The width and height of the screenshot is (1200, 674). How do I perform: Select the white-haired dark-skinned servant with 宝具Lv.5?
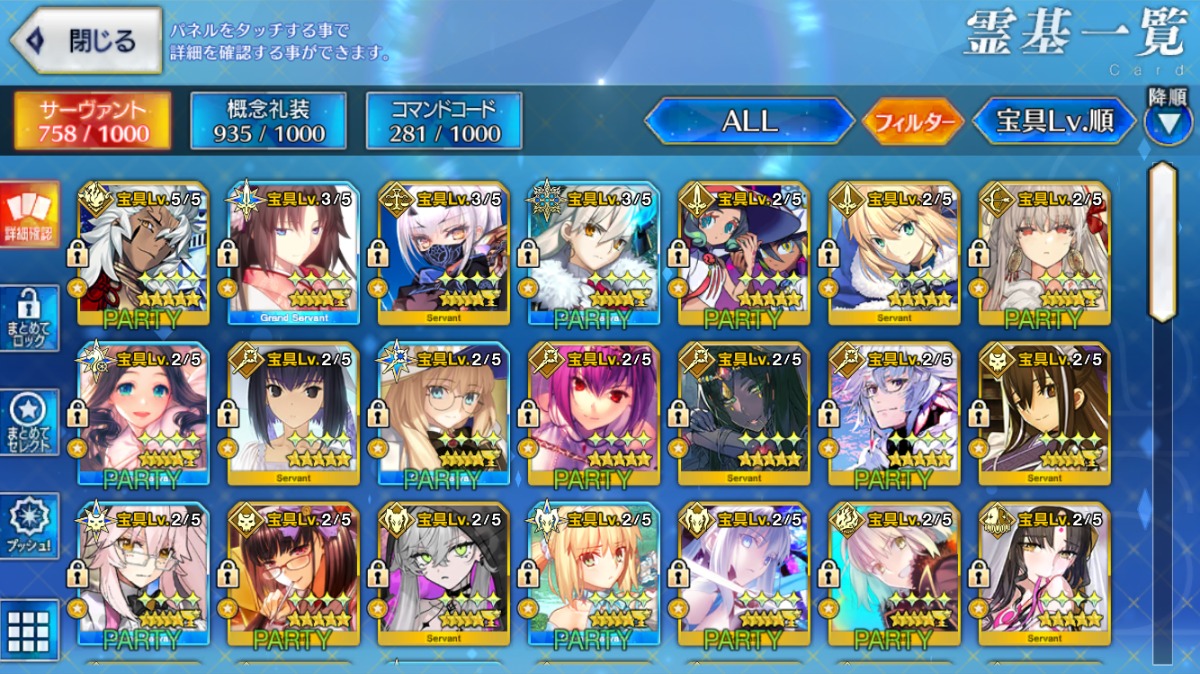(143, 254)
